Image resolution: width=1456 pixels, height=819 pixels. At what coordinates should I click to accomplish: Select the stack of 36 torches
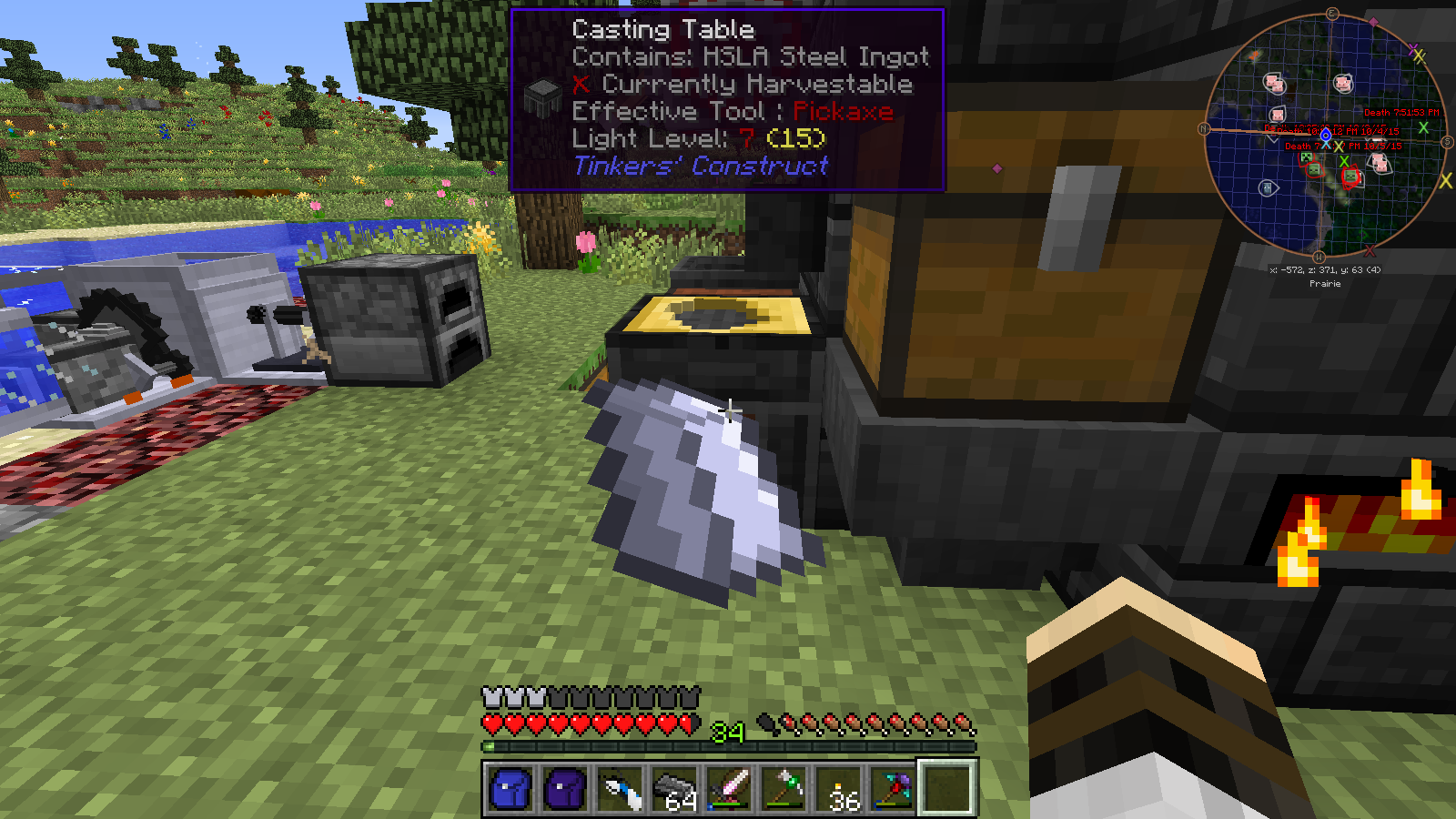[839, 788]
